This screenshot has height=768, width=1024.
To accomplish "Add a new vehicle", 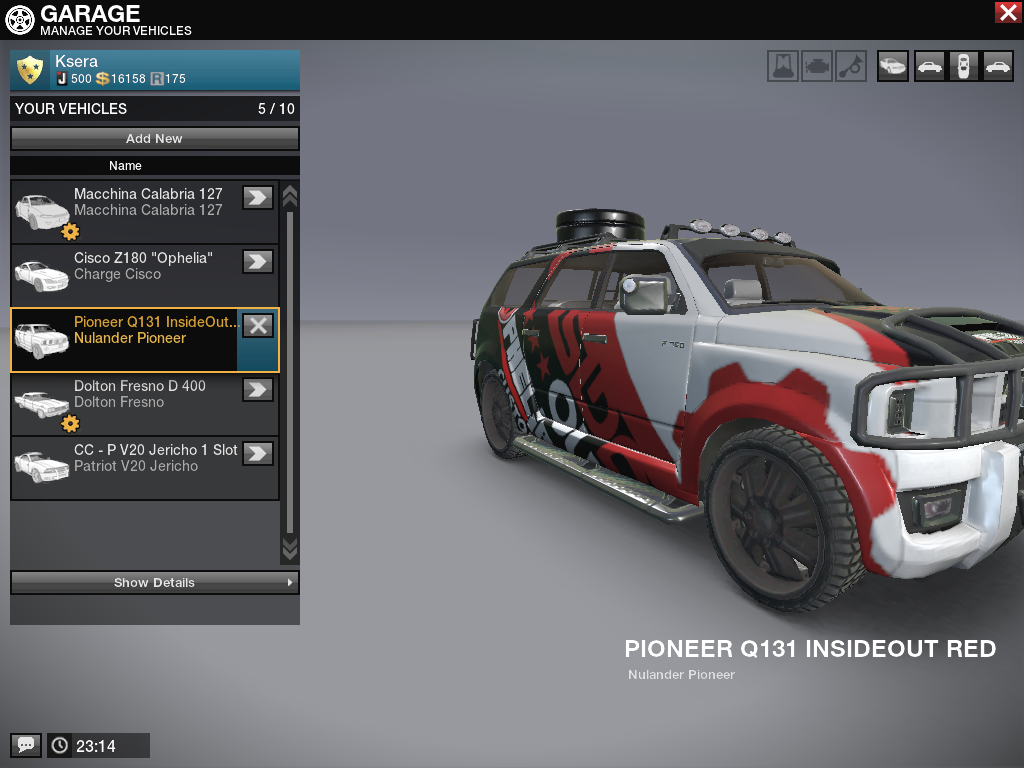I will (155, 139).
